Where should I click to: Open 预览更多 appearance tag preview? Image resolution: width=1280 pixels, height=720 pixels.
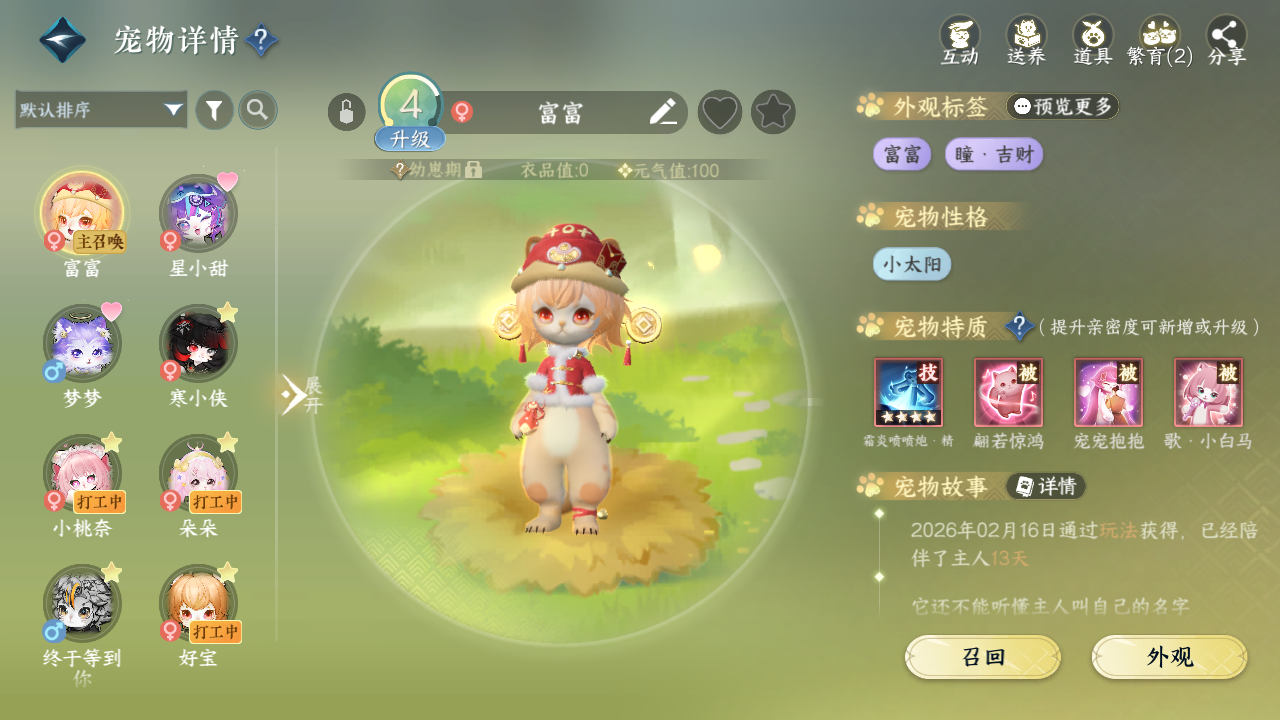click(1063, 106)
